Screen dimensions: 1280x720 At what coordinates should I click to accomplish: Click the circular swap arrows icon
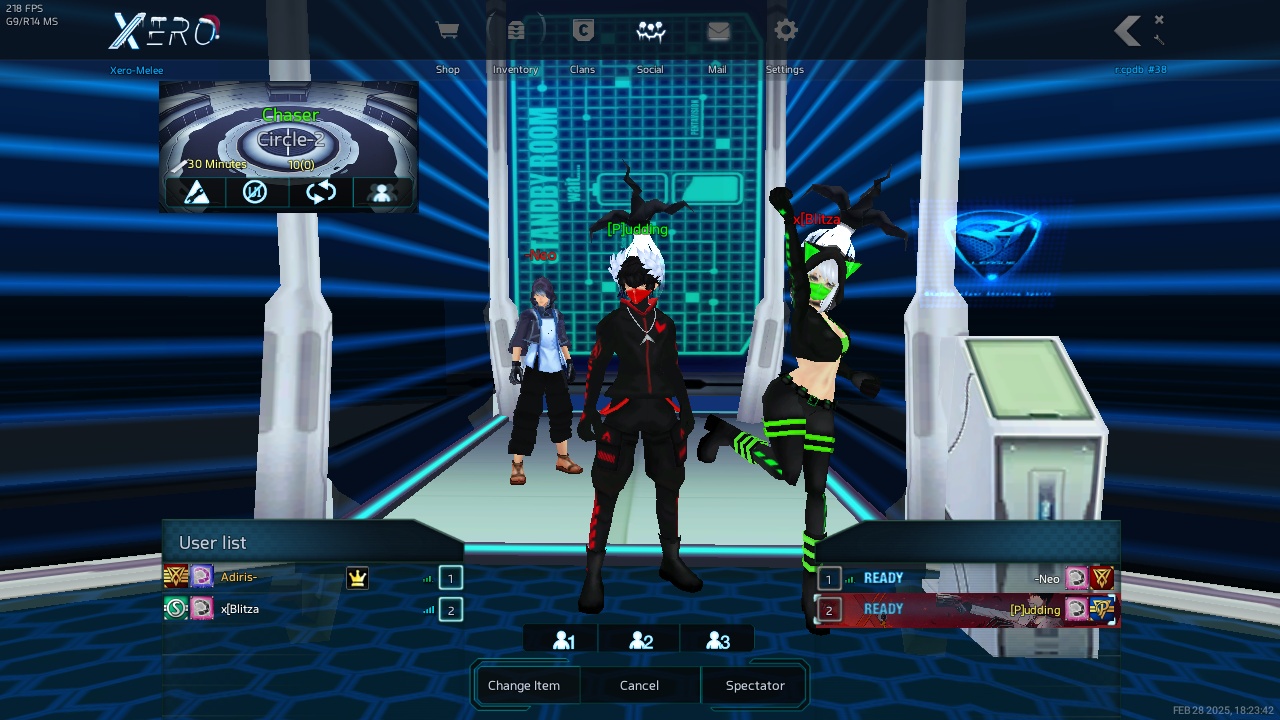(x=321, y=193)
